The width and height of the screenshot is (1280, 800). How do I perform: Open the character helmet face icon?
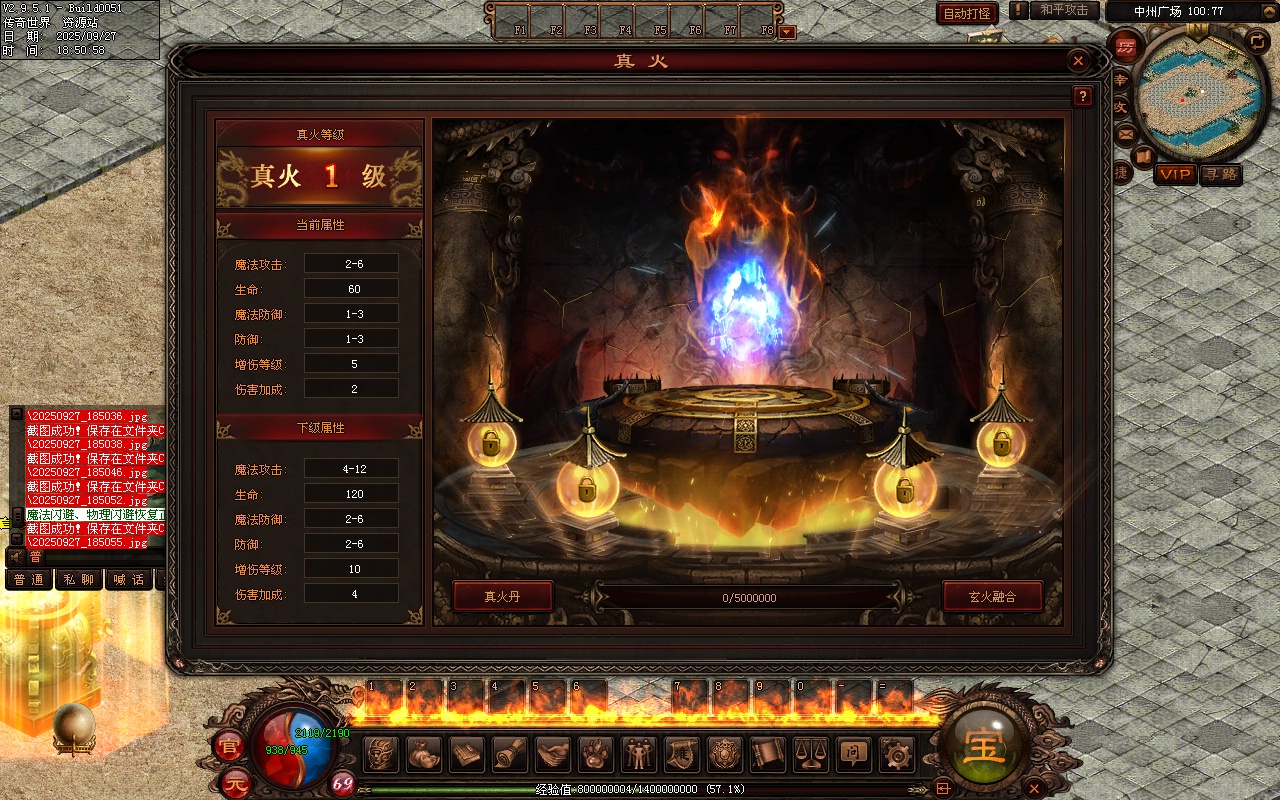381,753
